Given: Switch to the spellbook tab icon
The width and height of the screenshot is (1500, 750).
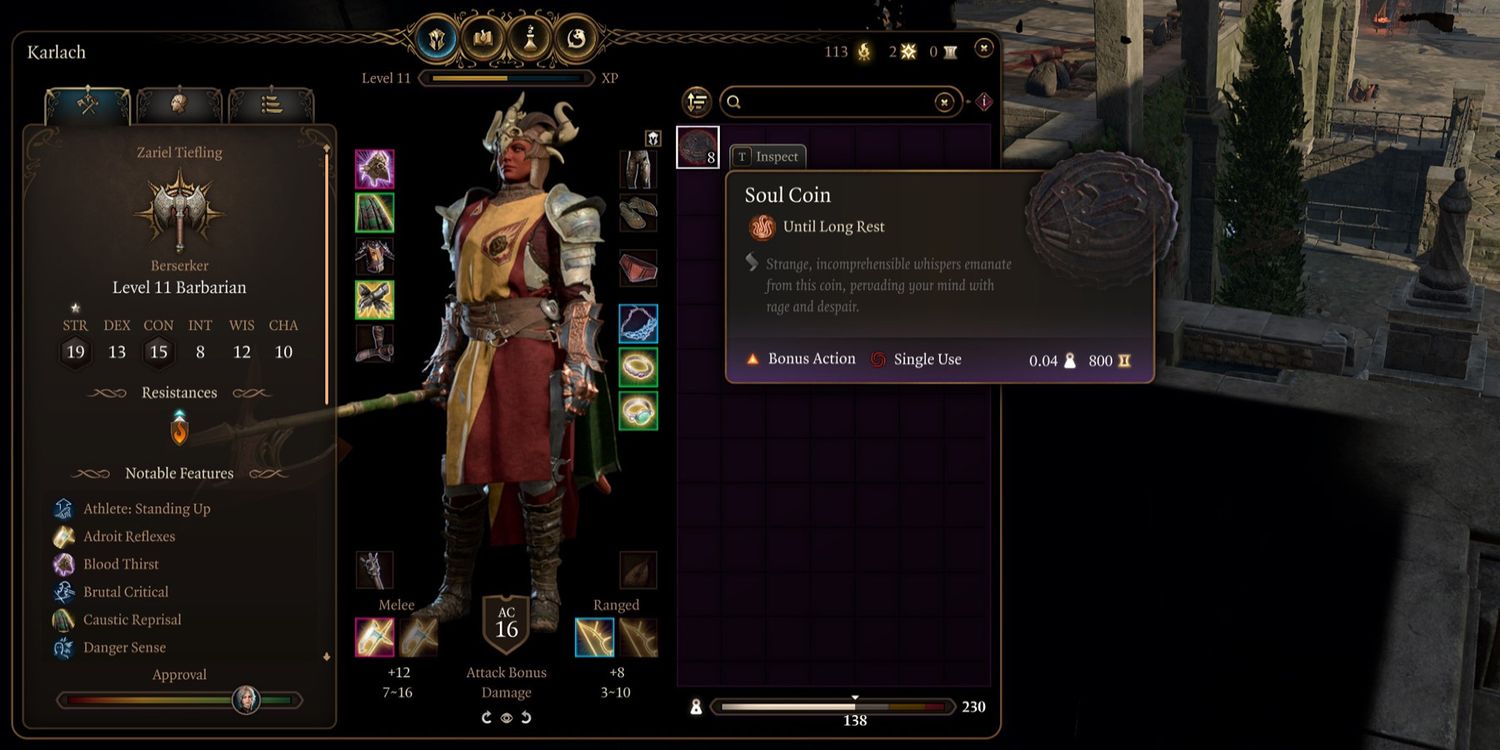Looking at the screenshot, I should point(484,39).
